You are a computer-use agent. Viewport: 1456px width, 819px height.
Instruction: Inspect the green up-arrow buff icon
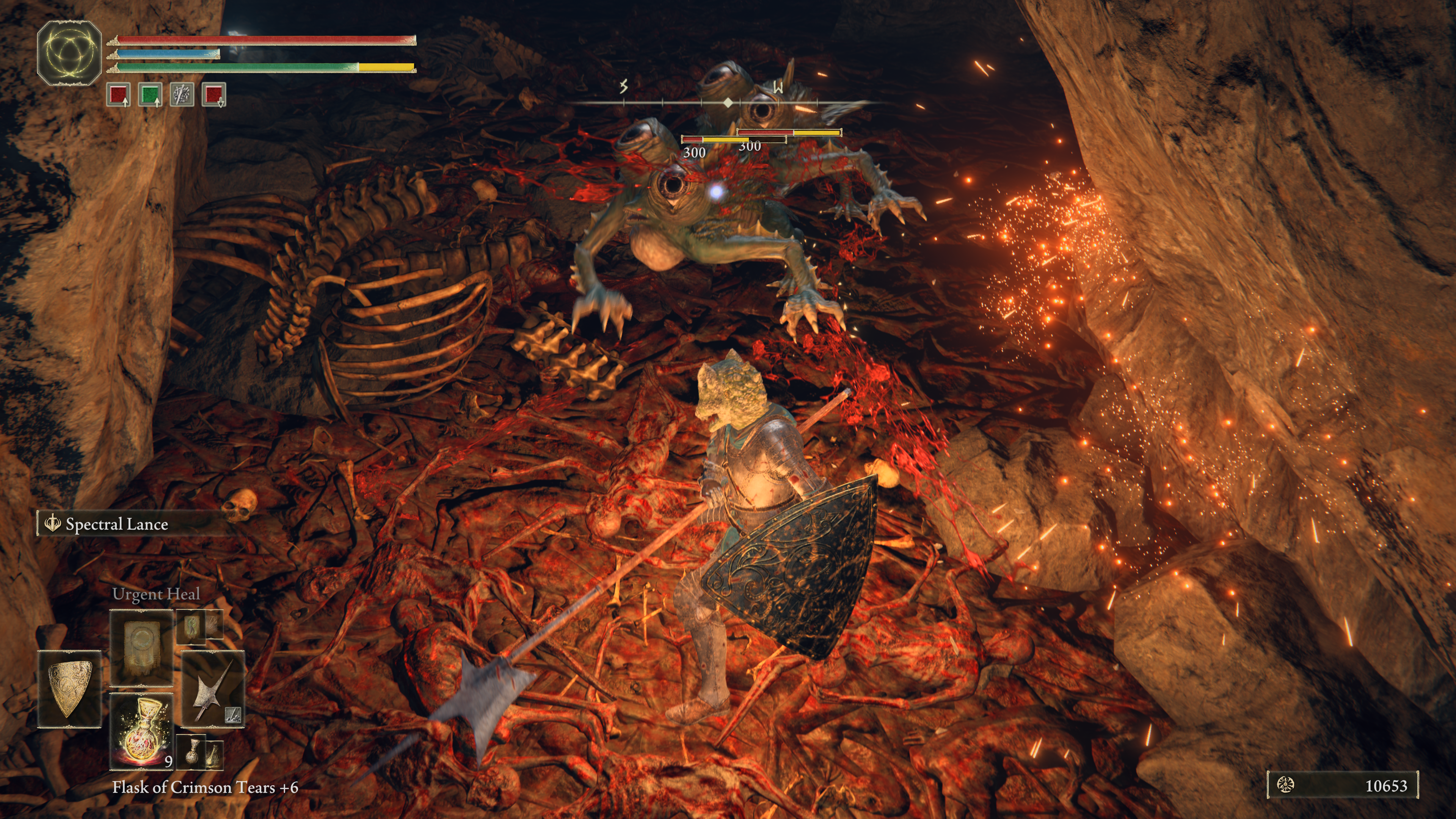(150, 94)
